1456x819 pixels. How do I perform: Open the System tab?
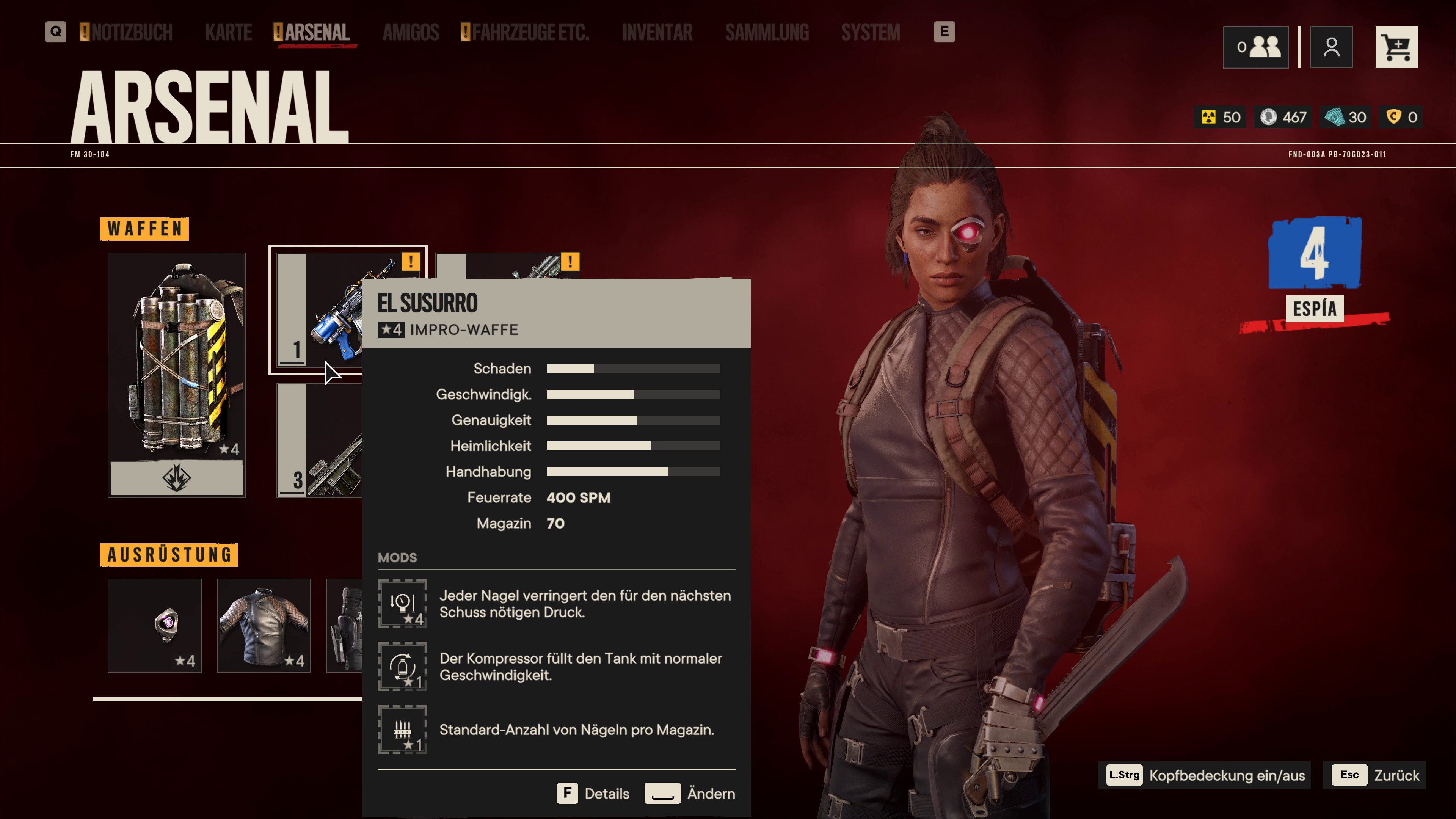point(871,32)
